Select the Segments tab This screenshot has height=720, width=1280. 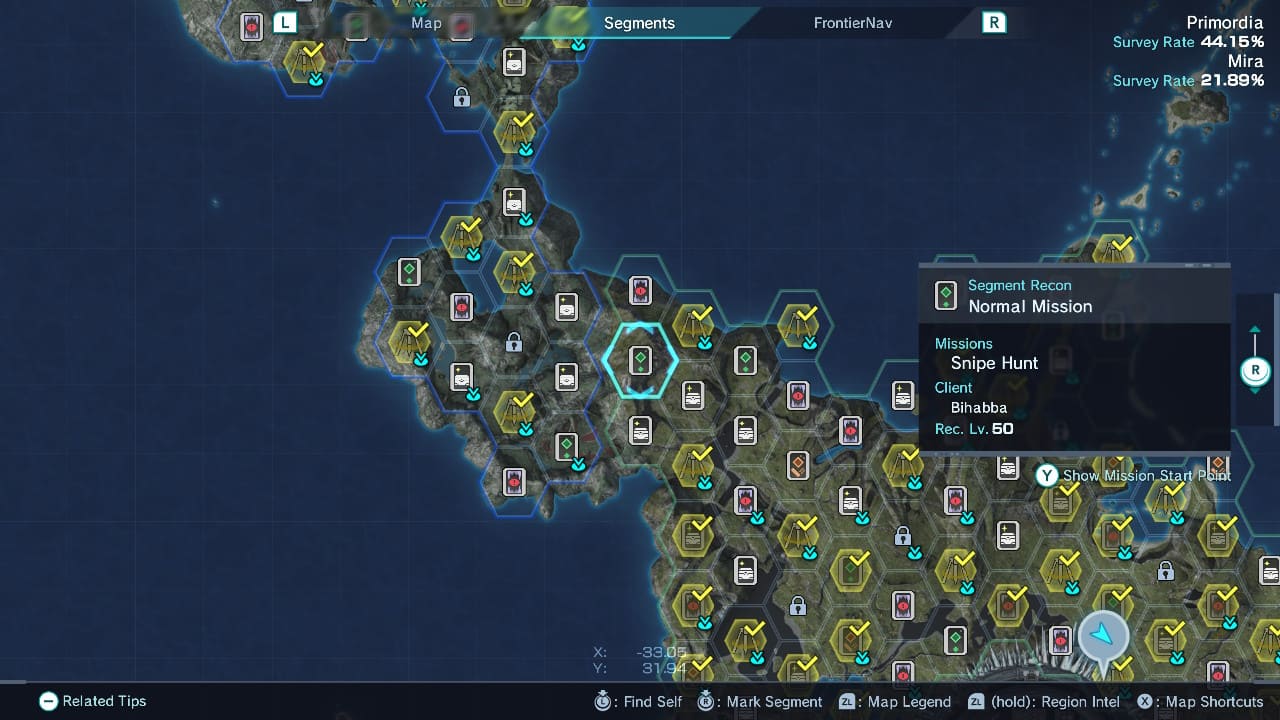click(639, 23)
